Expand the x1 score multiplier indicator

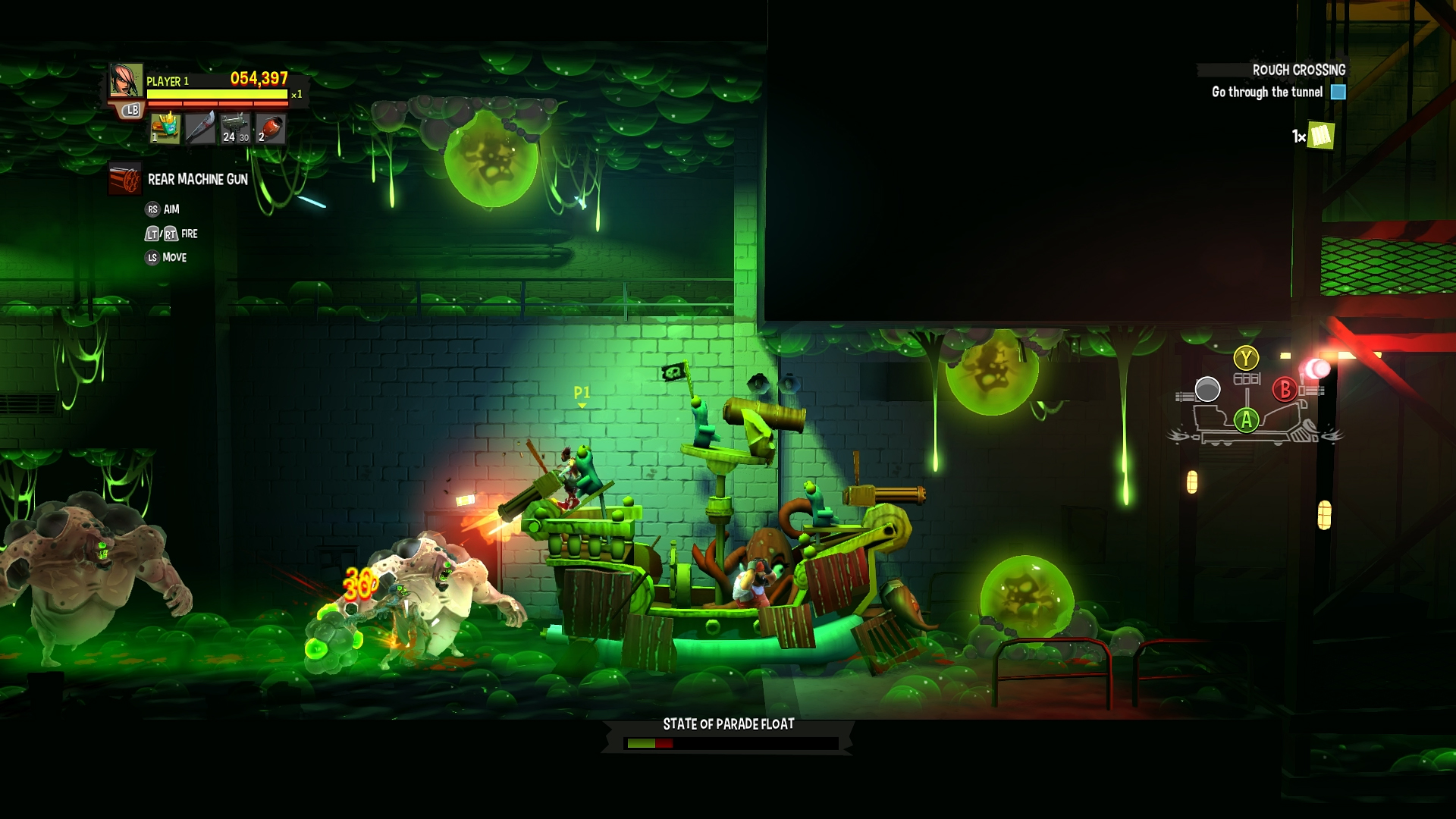[296, 95]
